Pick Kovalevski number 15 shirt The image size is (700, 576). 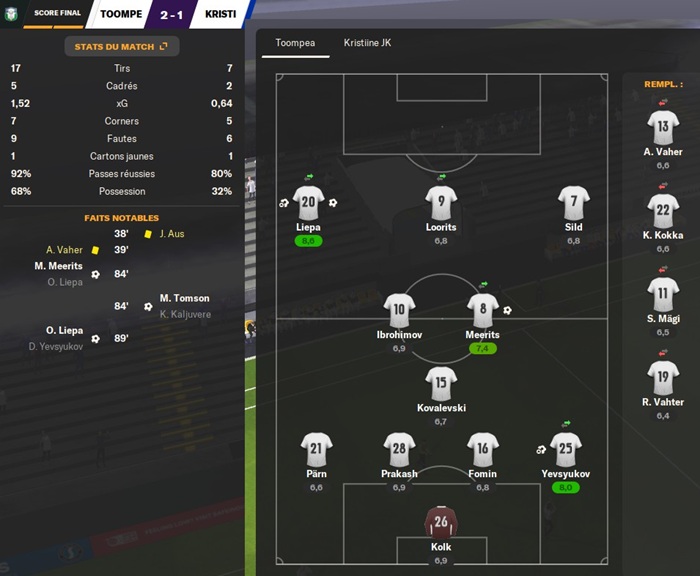point(441,383)
